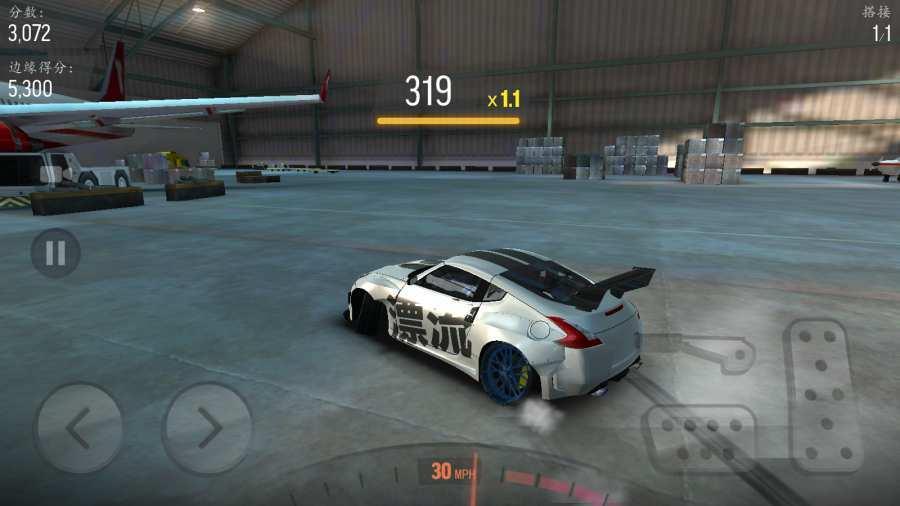Tap the wide brake pedal
900x506 pixels.
[698, 437]
